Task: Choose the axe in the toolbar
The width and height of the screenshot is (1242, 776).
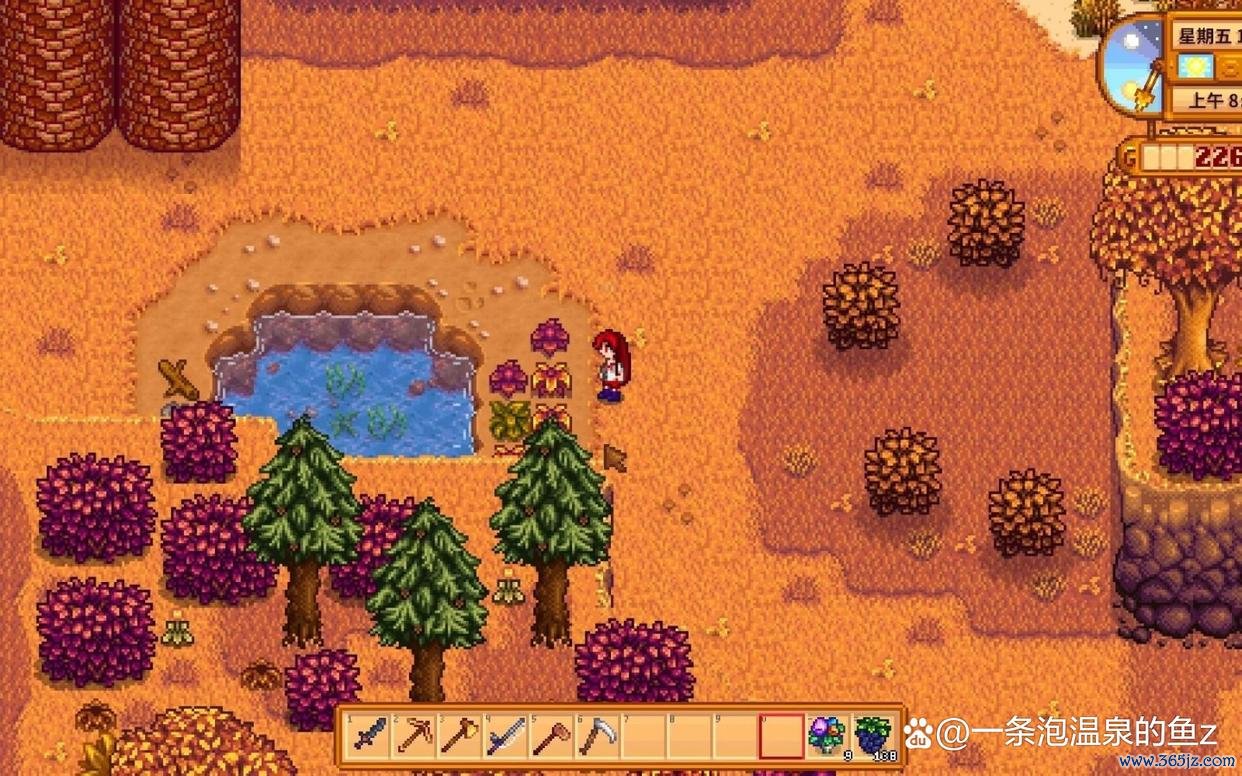Action: (459, 736)
